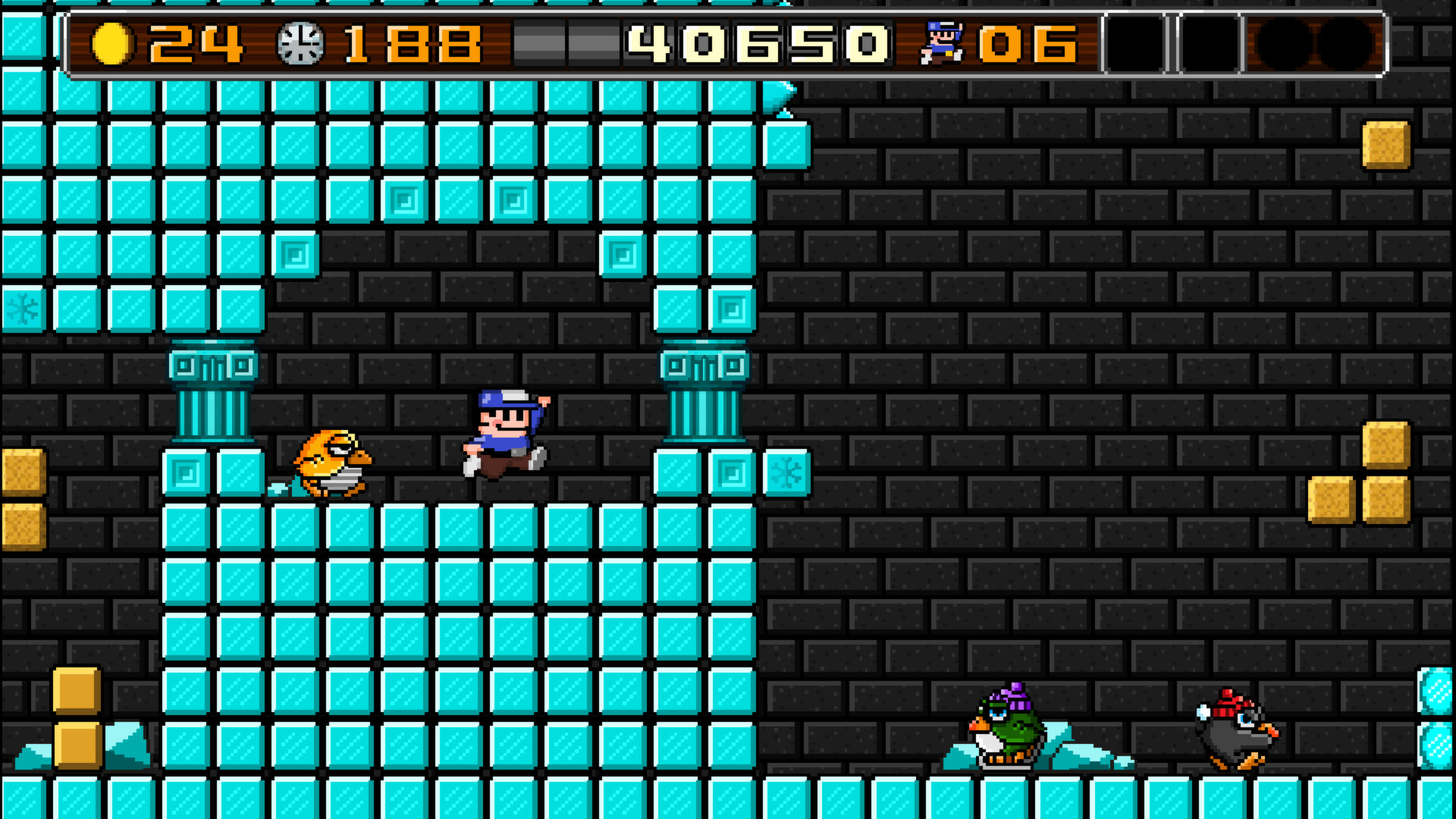Click the running player lives icon showing 06
Screen dimensions: 1456x819
tap(942, 42)
